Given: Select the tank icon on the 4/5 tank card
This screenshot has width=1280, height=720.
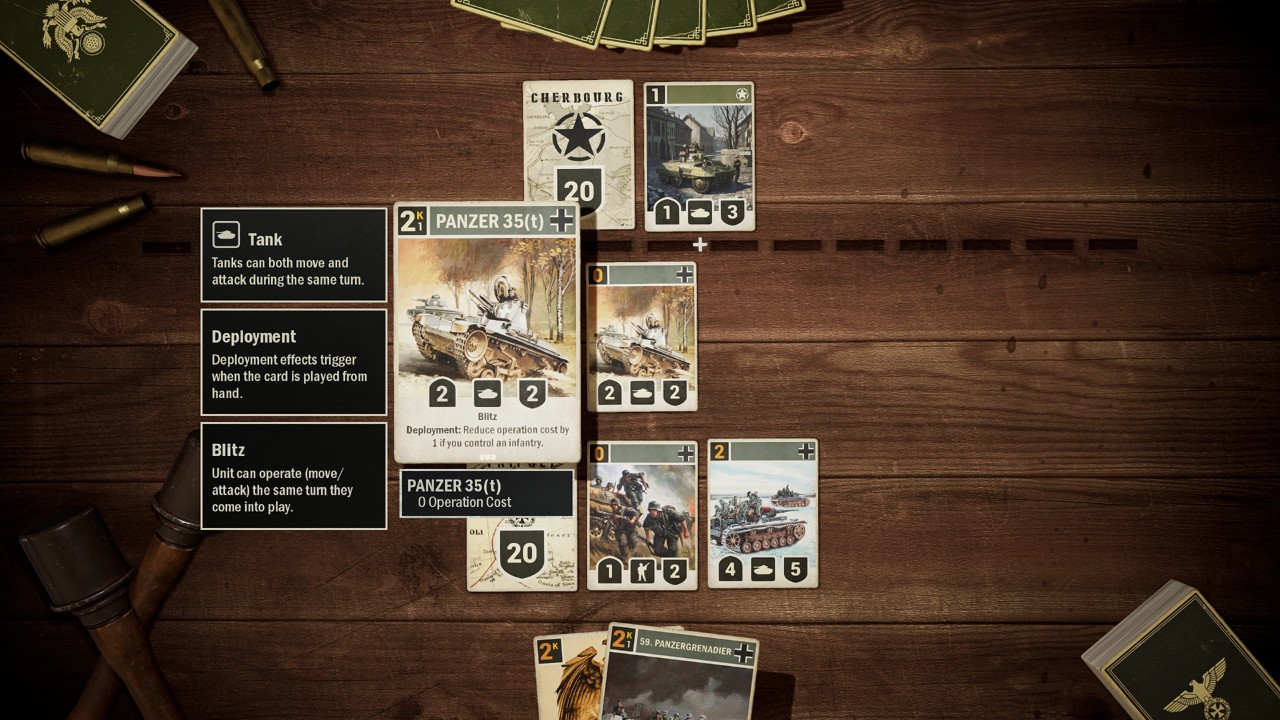Looking at the screenshot, I should pos(764,571).
